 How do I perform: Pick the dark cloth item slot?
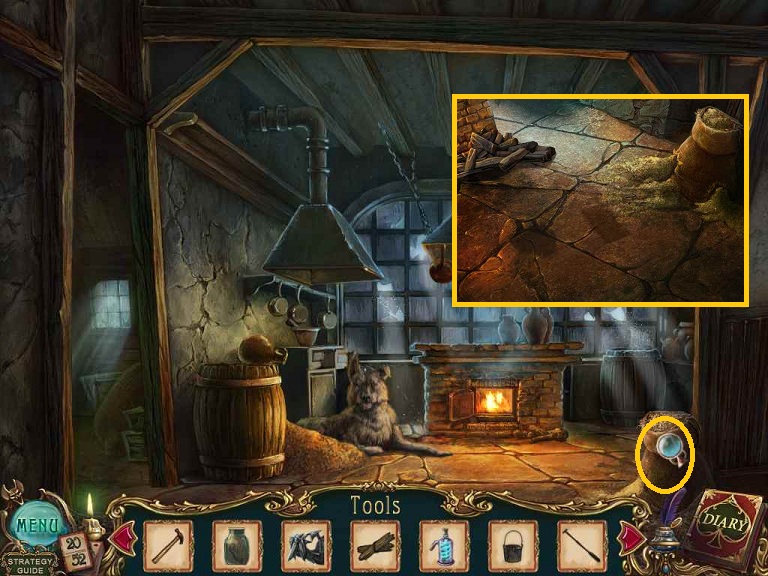click(x=305, y=546)
